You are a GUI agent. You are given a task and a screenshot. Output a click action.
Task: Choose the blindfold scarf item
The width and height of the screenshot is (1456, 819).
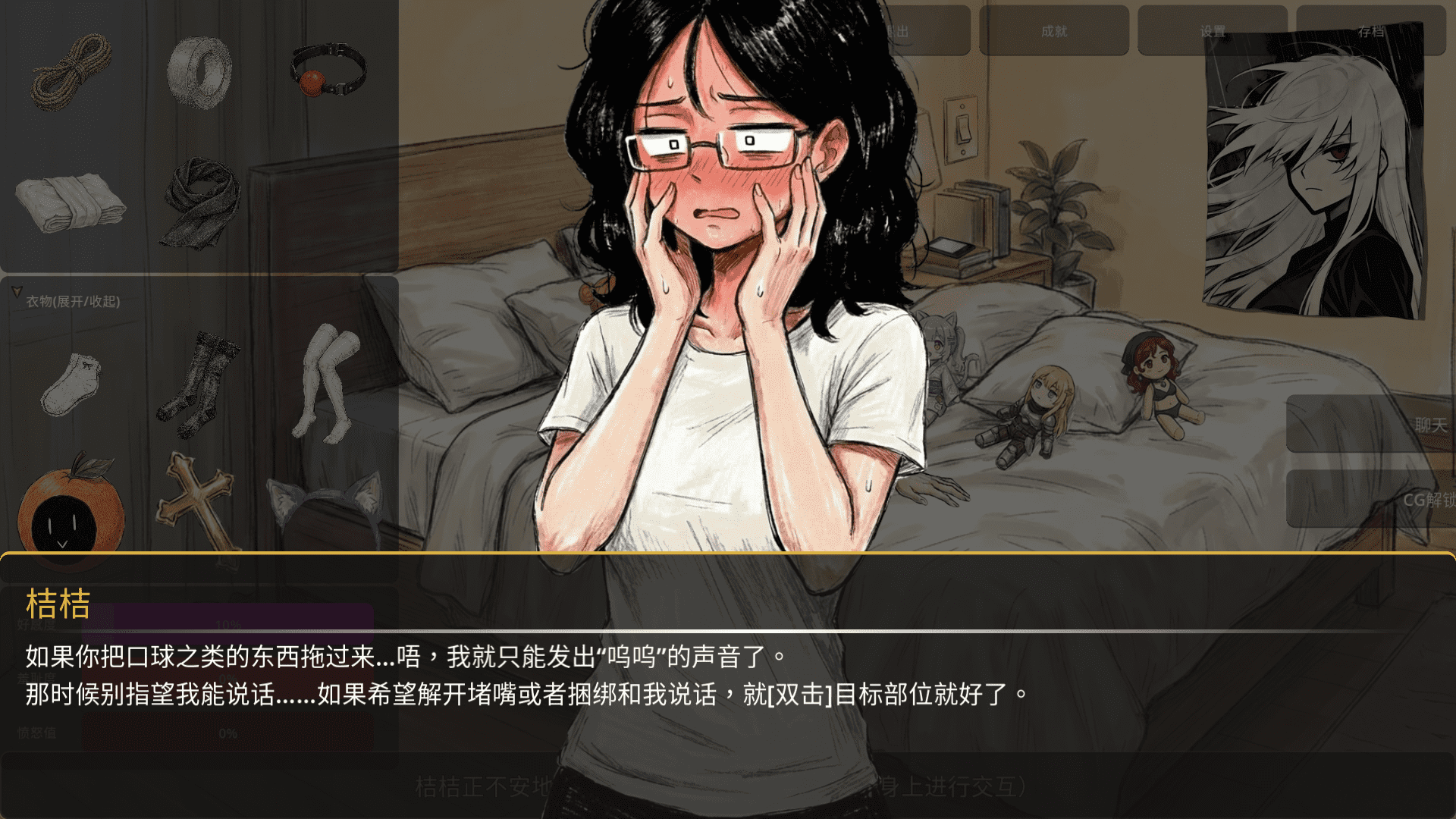tap(197, 201)
